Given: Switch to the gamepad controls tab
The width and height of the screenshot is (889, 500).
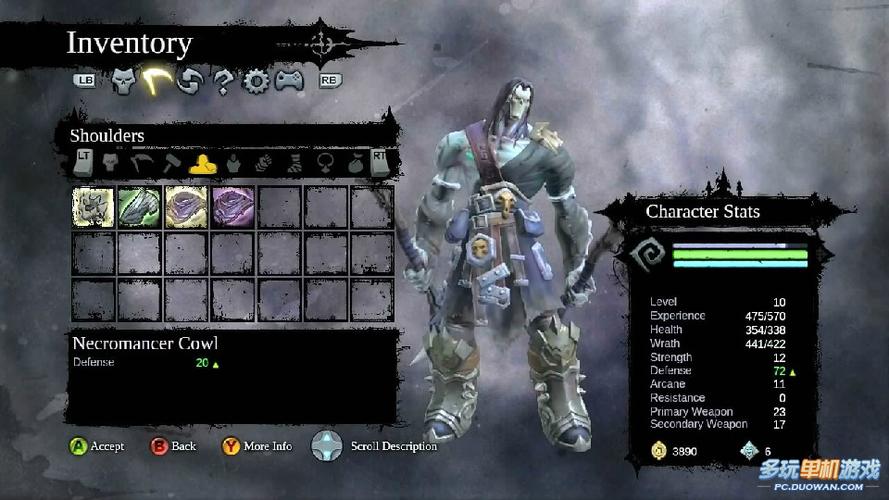Looking at the screenshot, I should pos(290,80).
